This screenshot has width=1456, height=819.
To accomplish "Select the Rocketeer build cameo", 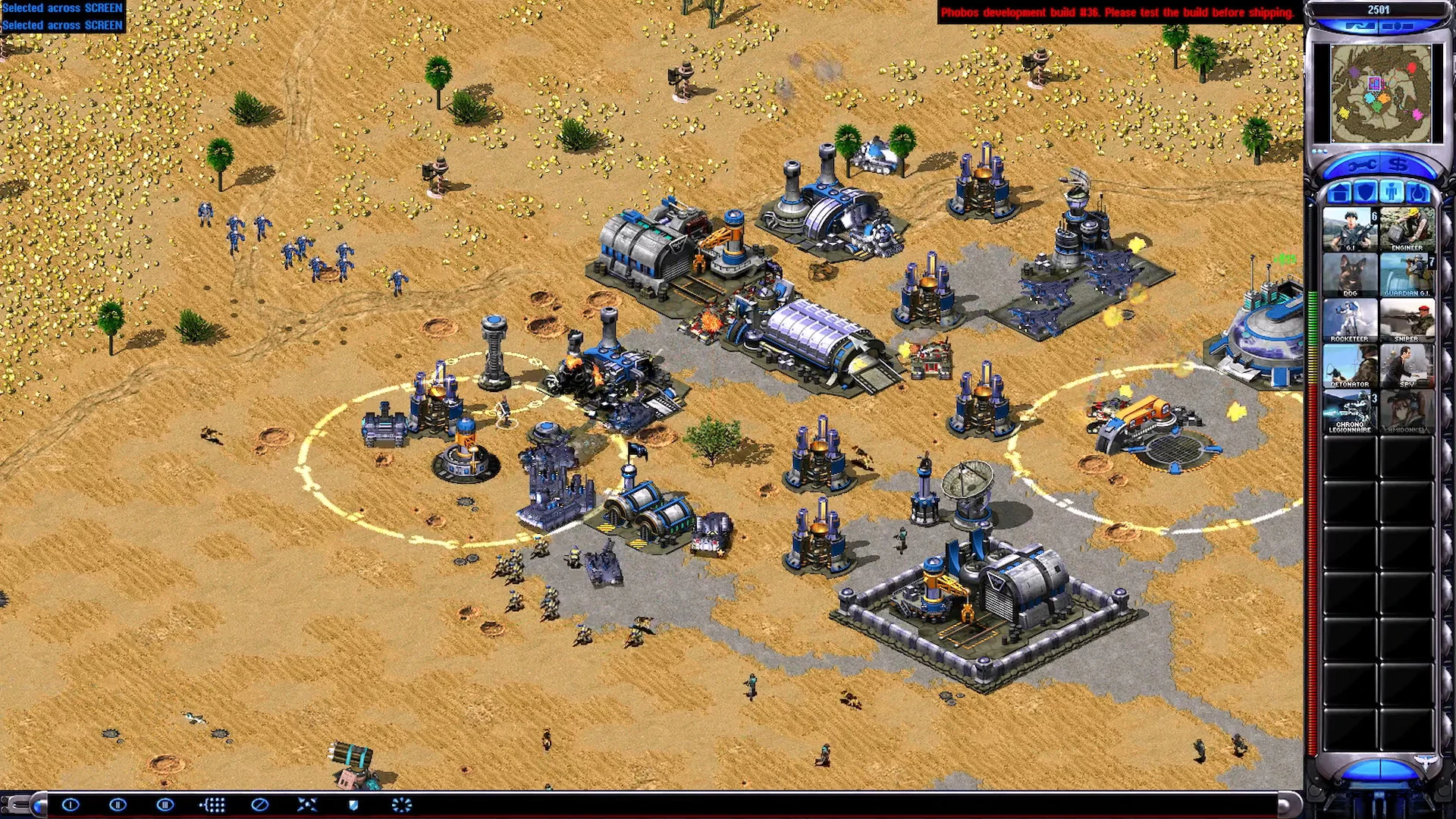I will click(x=1350, y=320).
